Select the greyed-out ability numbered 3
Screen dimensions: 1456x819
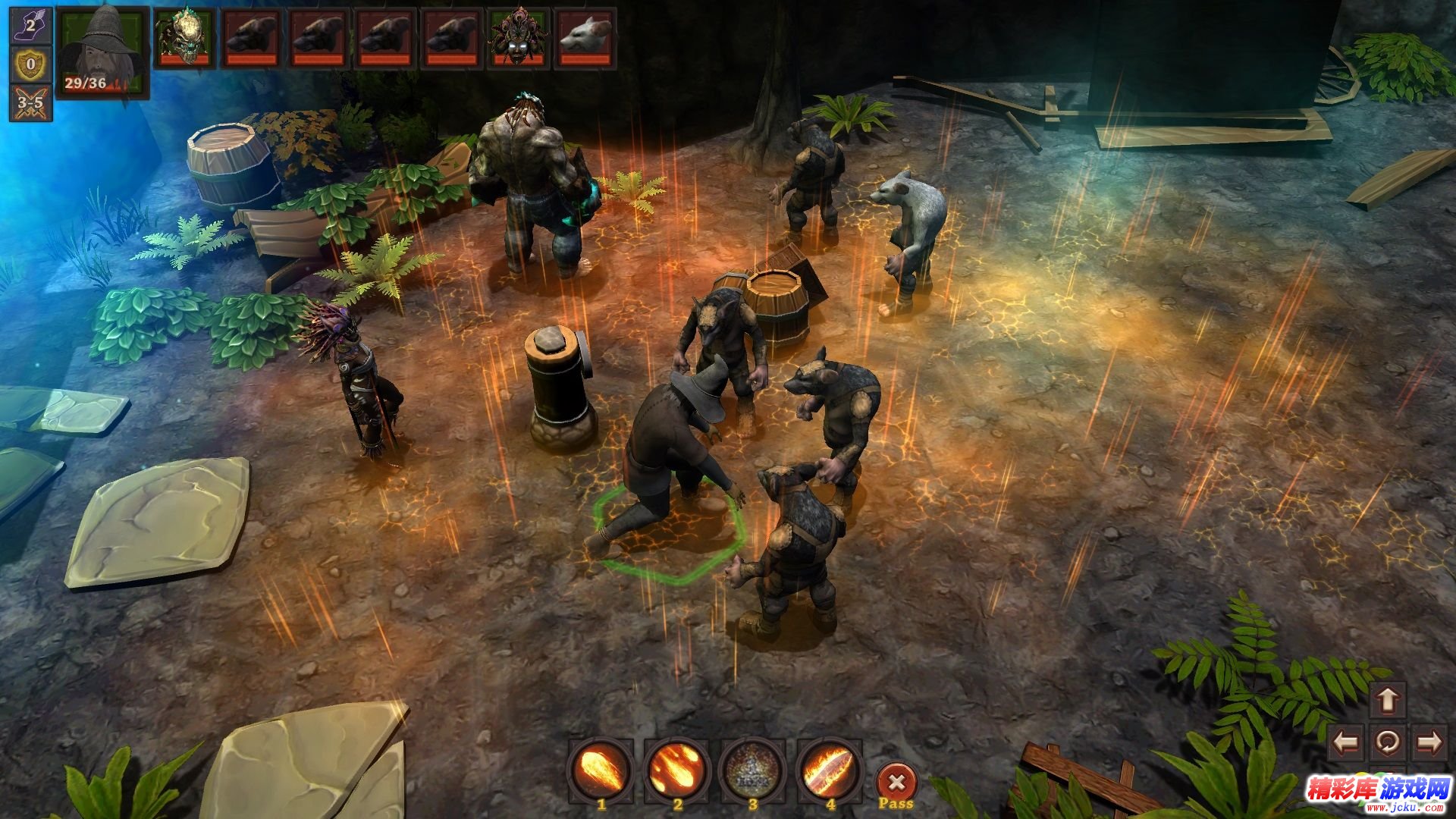point(753,768)
